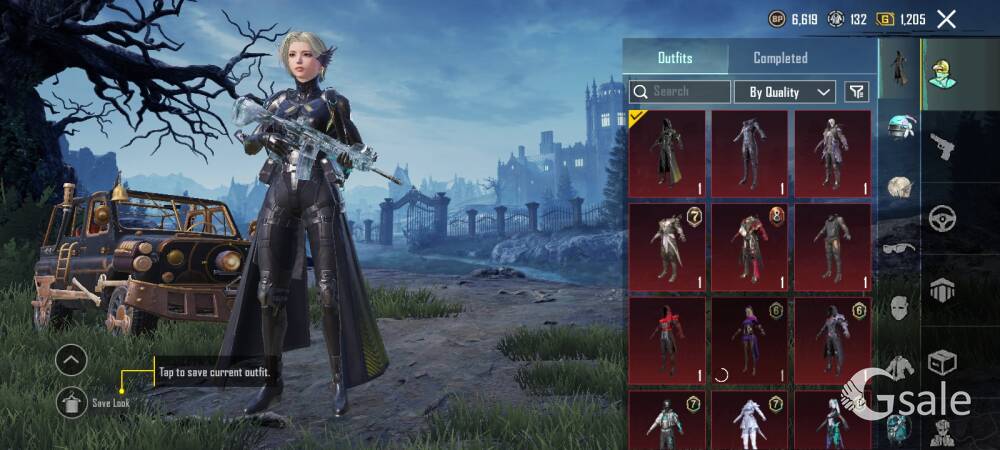Image resolution: width=1000 pixels, height=450 pixels.
Task: Select the all-white outfit tile
Action: pos(750,422)
